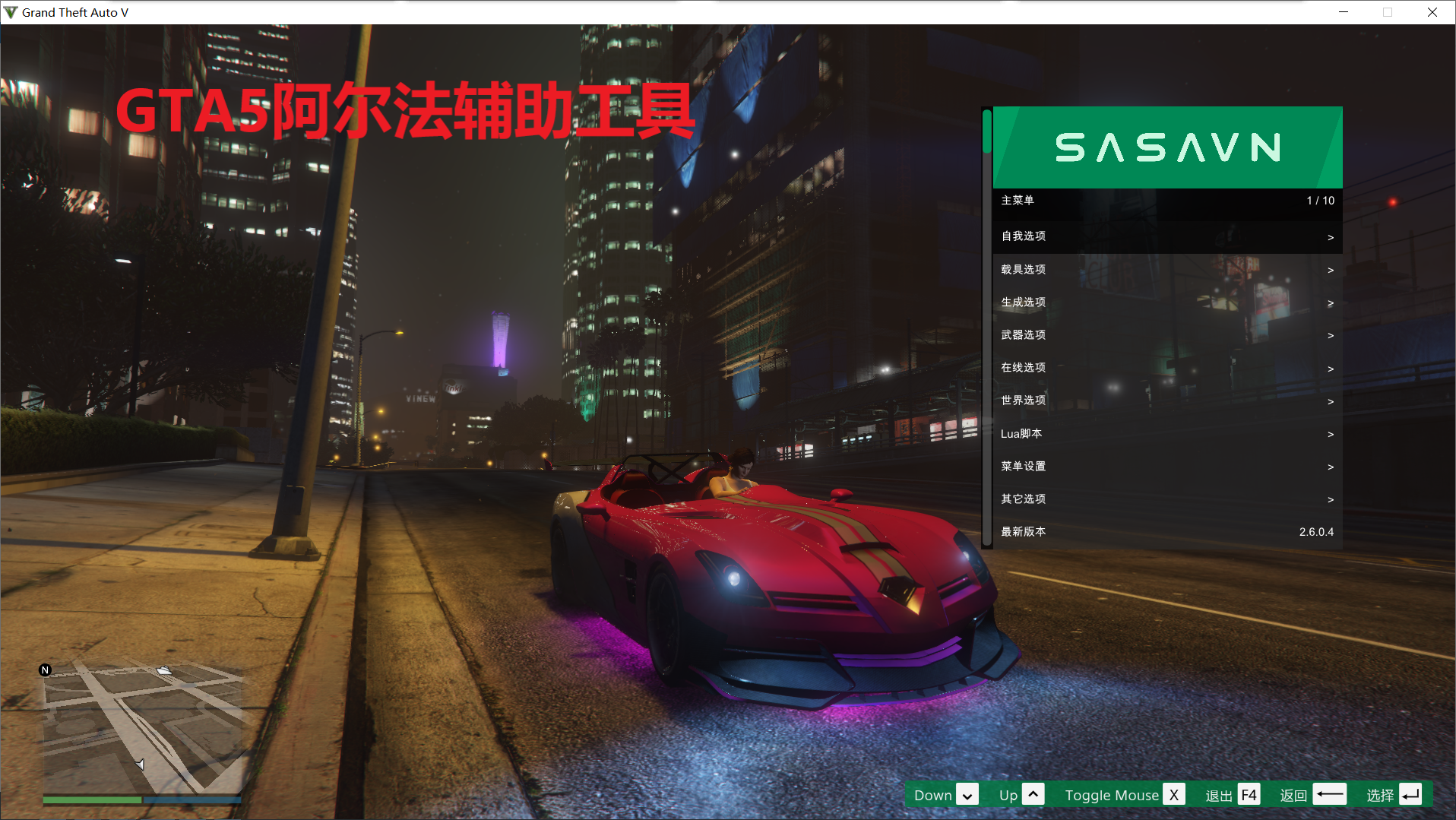This screenshot has height=820, width=1456.
Task: Expand the 载具选项 submenu chevron
Action: click(x=1330, y=270)
